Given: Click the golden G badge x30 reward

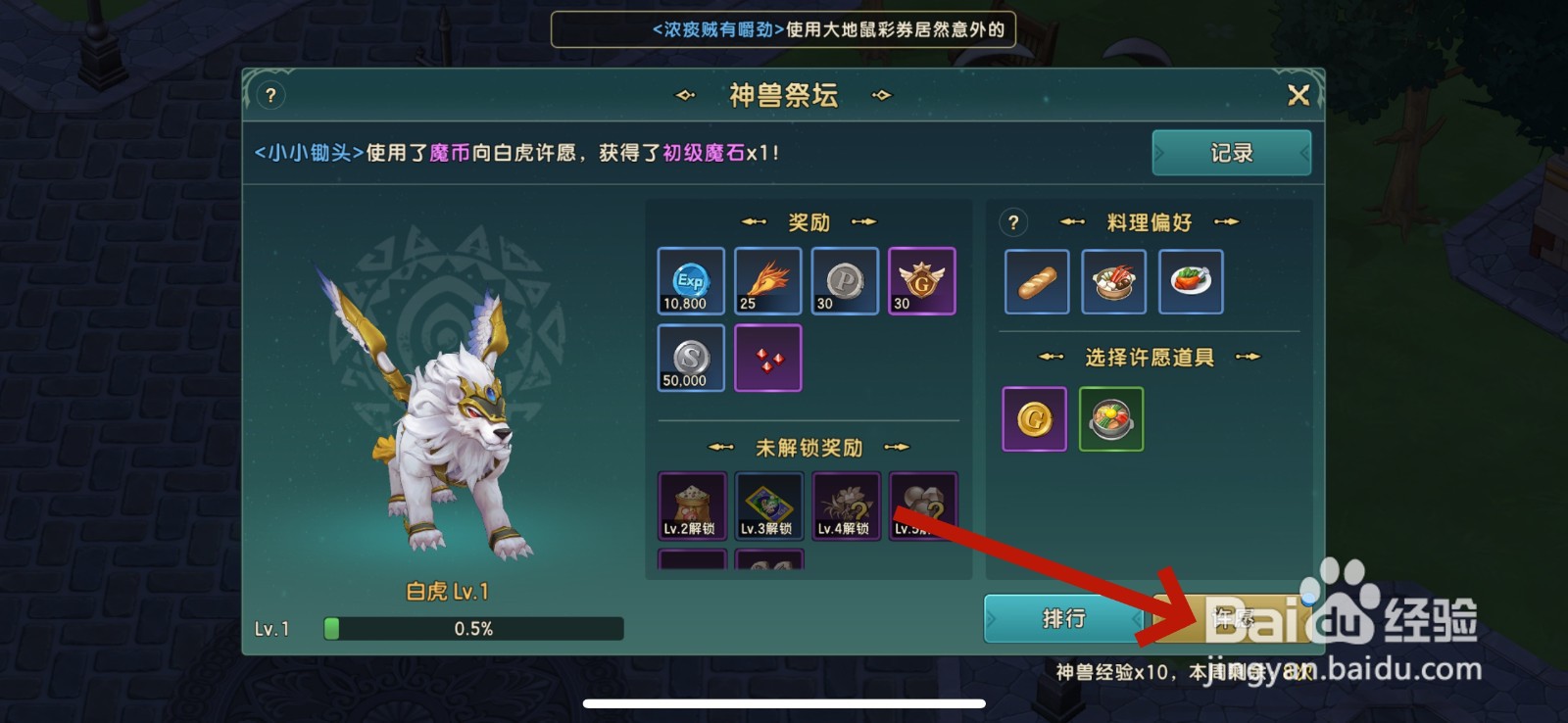Looking at the screenshot, I should (x=921, y=281).
